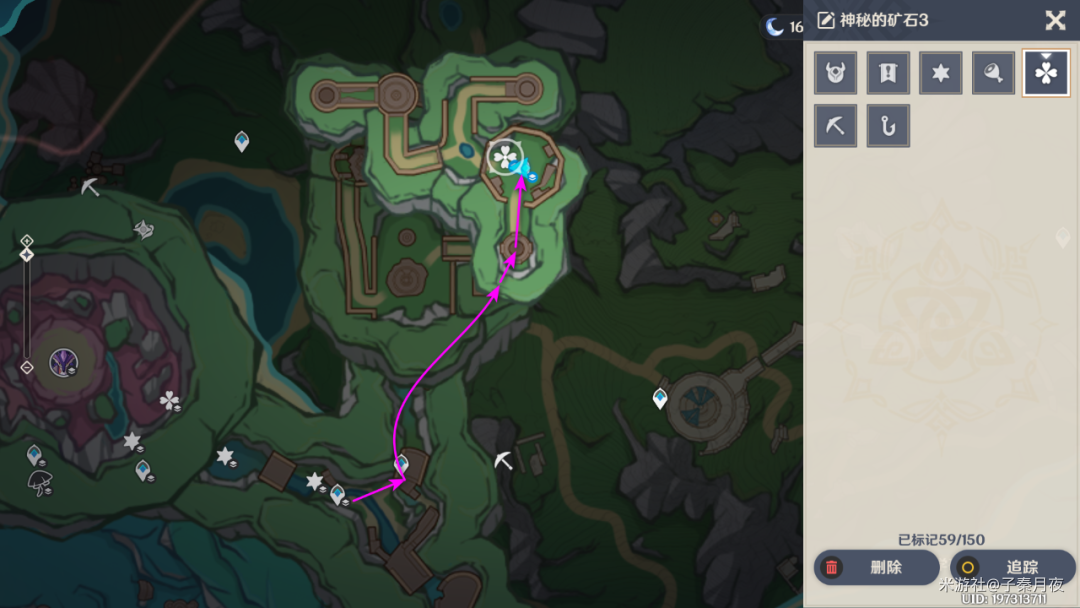Close the marker editing panel
This screenshot has width=1080, height=608.
point(1055,20)
